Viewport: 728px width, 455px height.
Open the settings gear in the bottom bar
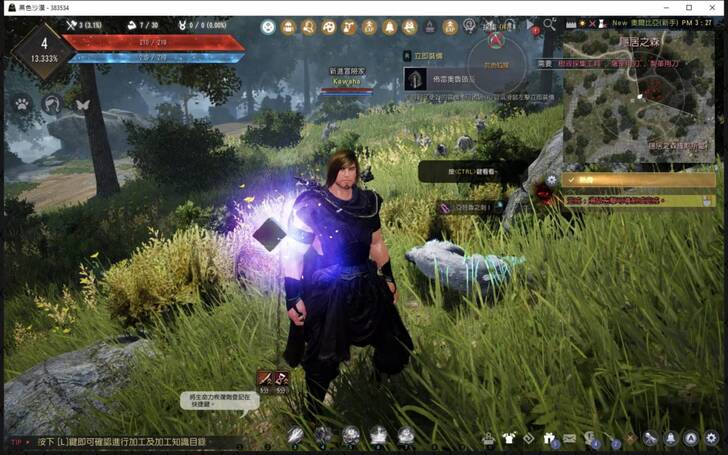711,438
